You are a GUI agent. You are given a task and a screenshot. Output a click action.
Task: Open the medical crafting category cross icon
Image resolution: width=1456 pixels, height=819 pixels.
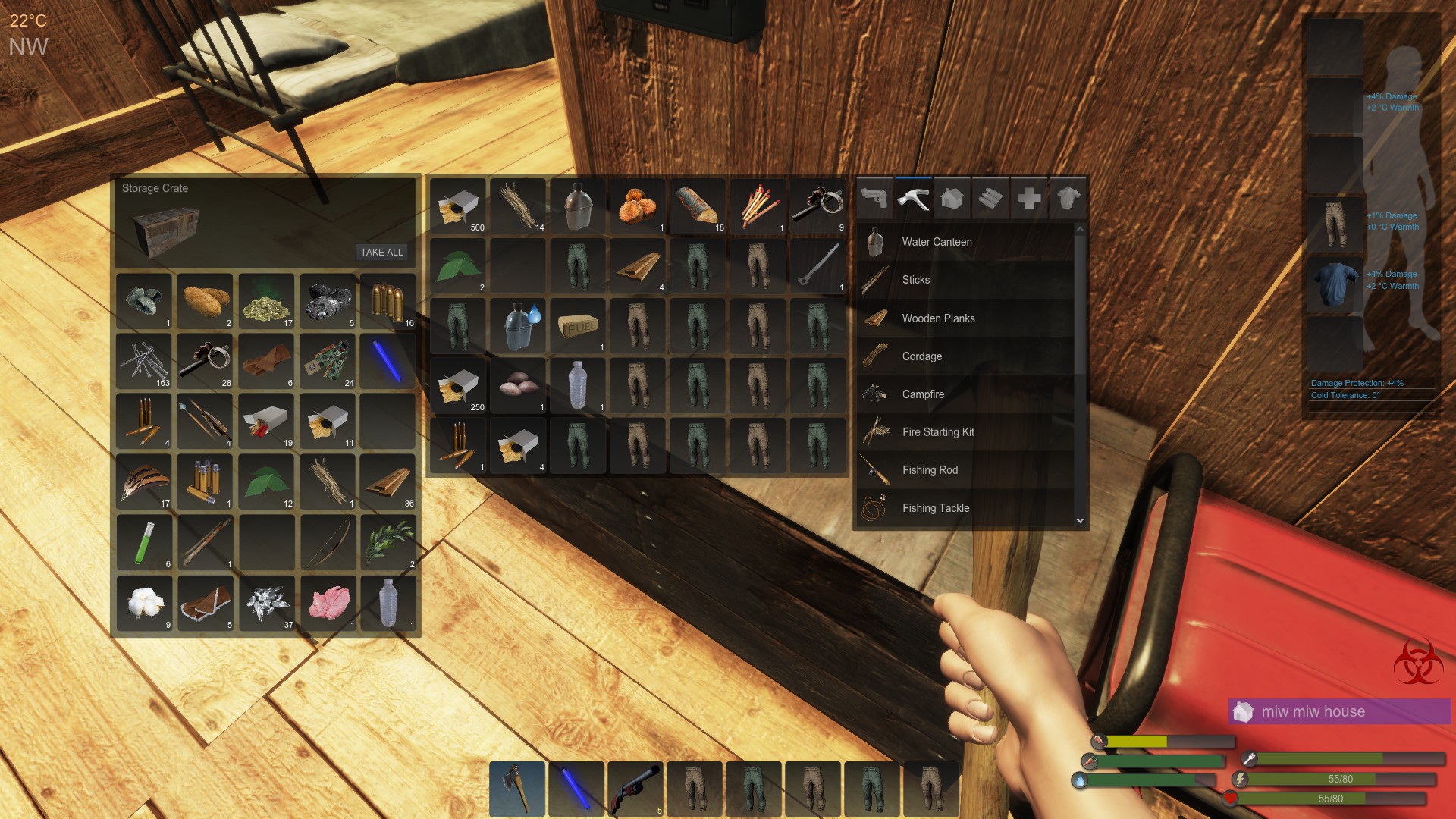(1029, 198)
